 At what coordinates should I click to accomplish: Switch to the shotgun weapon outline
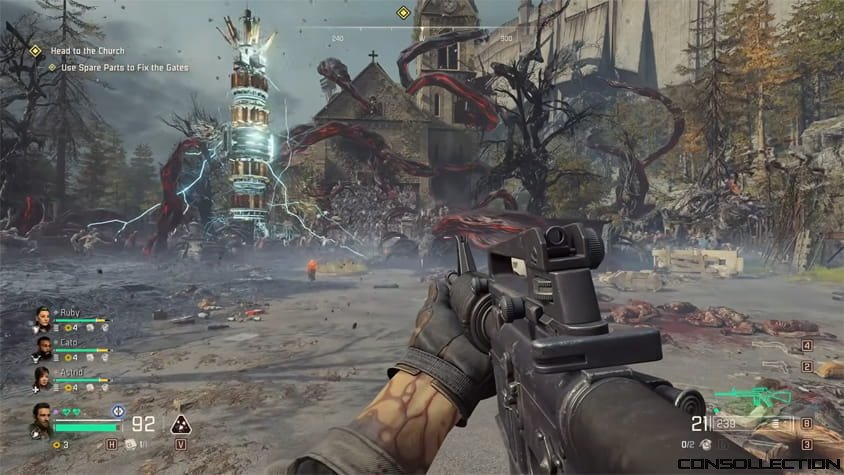[x=774, y=345]
